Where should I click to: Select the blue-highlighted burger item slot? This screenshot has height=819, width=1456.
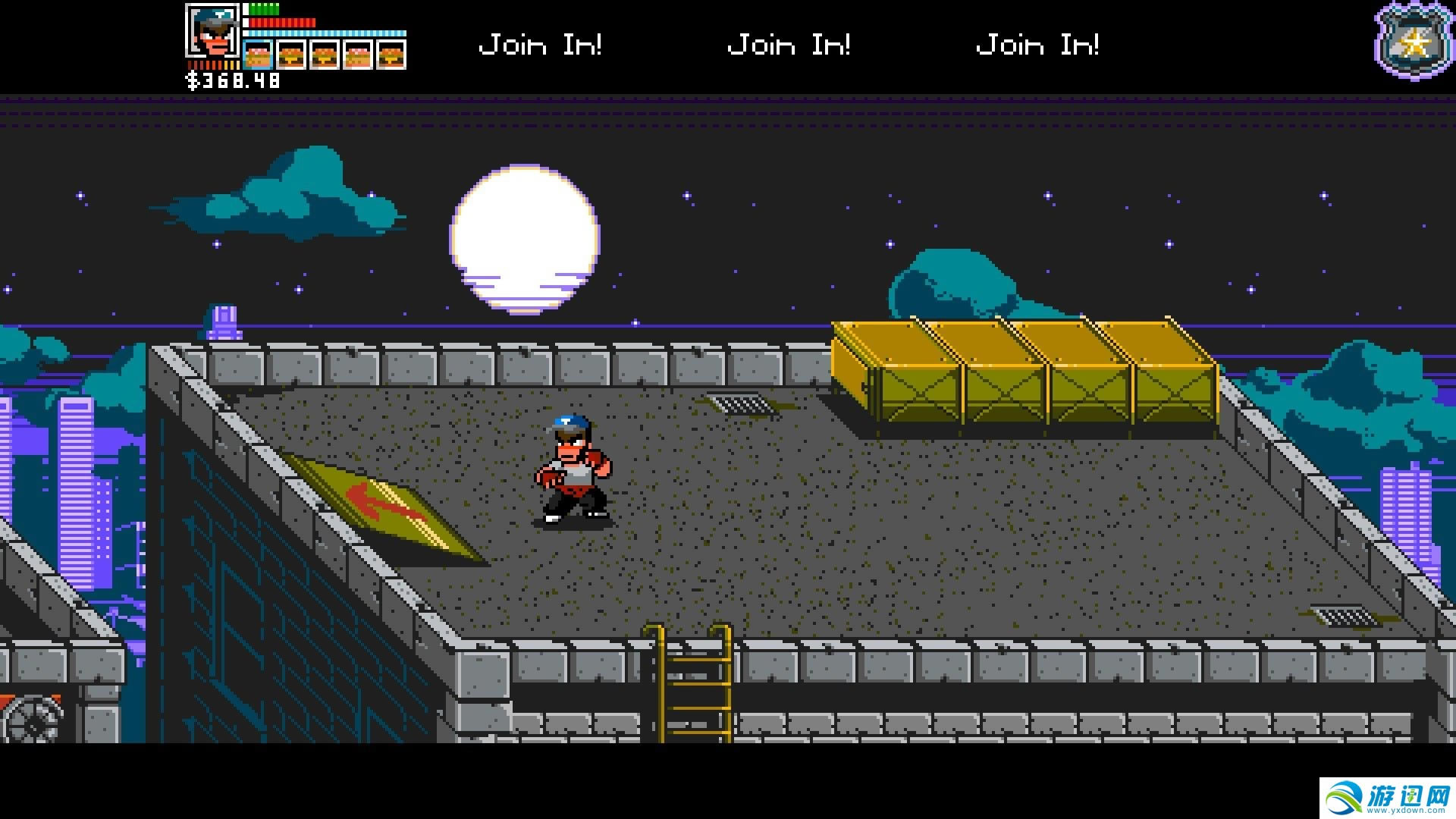258,55
